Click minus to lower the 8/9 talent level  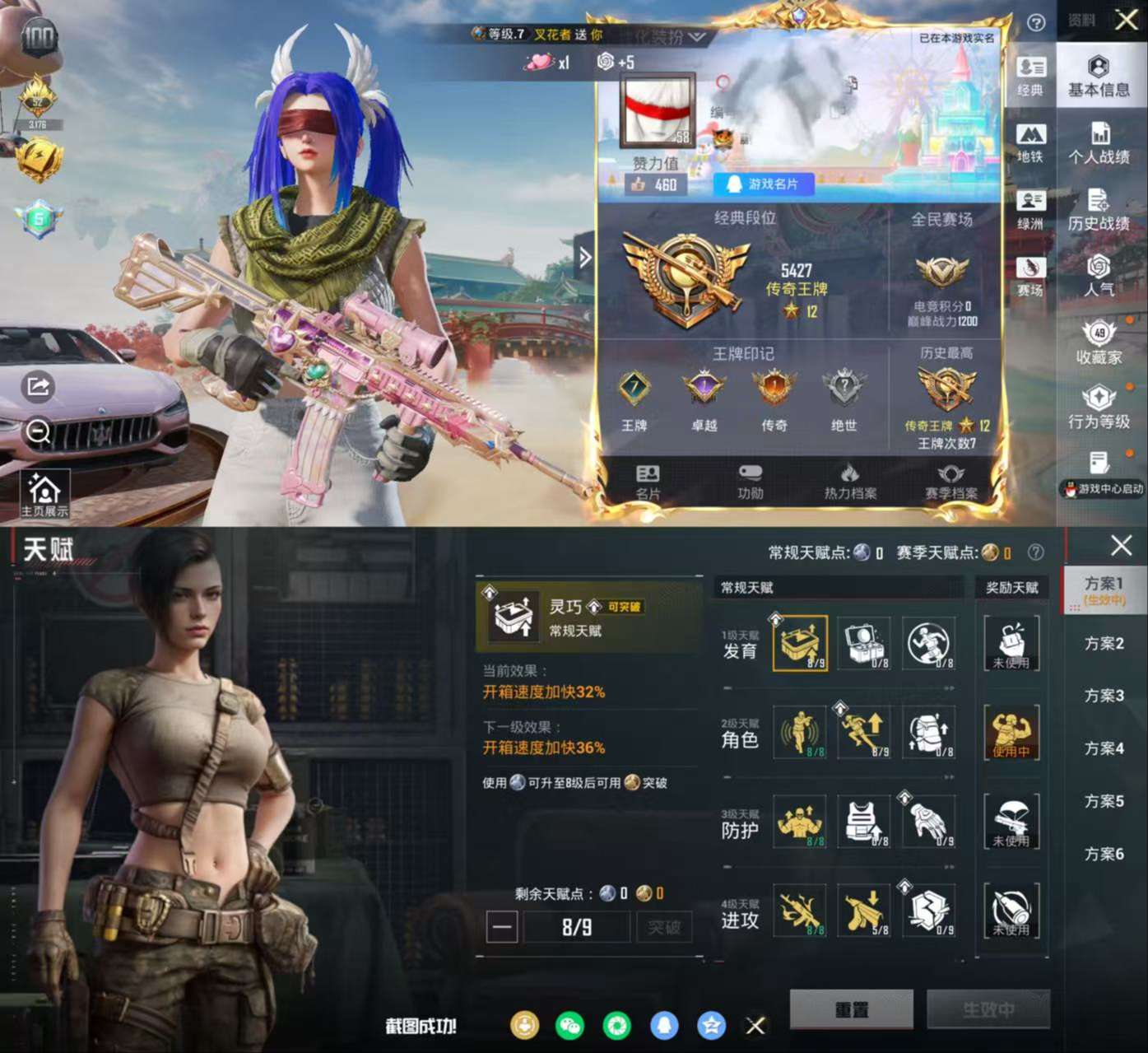[502, 927]
